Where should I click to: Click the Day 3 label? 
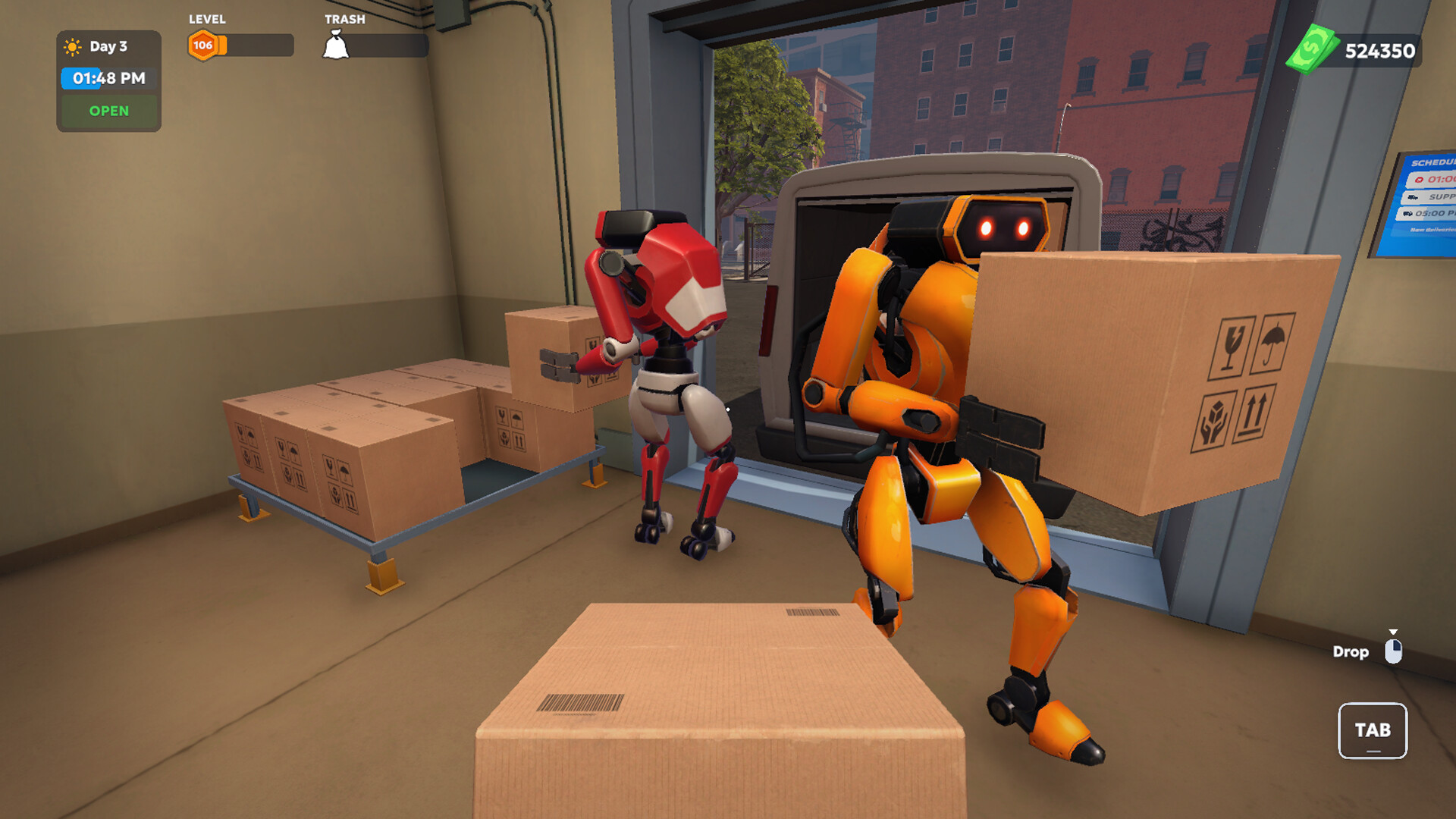pos(107,47)
